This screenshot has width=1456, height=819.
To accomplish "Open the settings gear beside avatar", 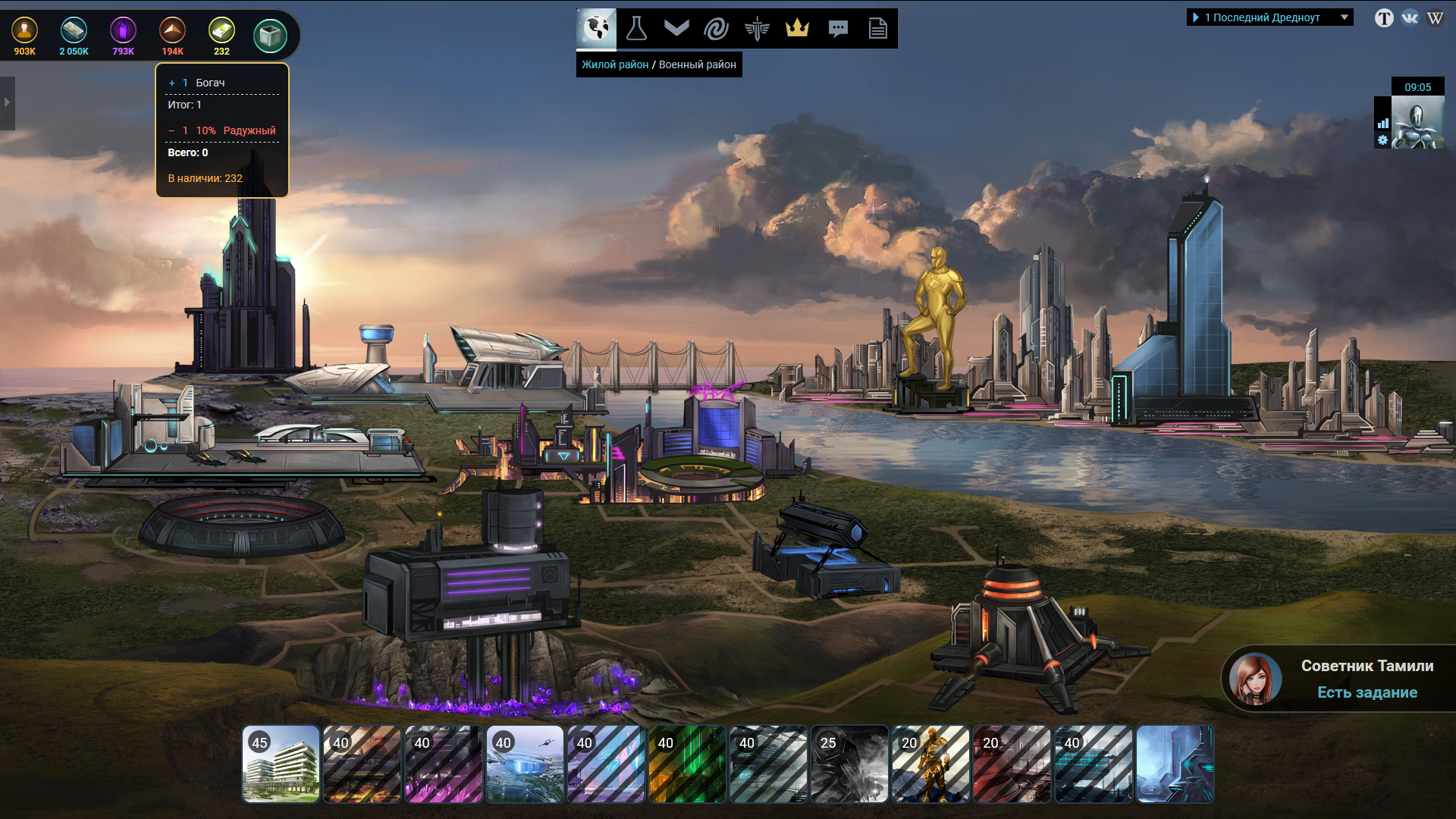I will pos(1382,140).
